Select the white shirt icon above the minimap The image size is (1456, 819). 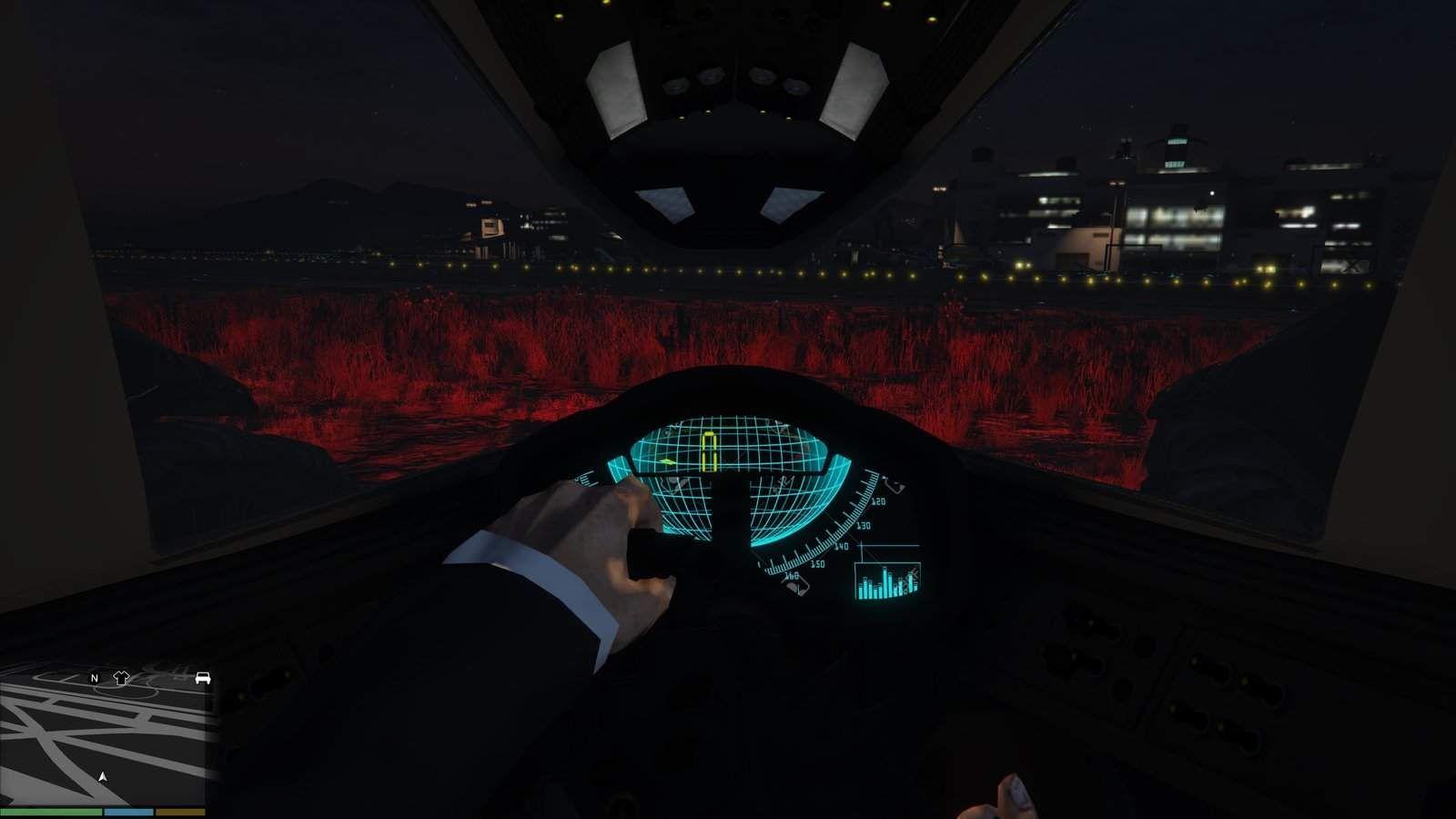click(120, 678)
